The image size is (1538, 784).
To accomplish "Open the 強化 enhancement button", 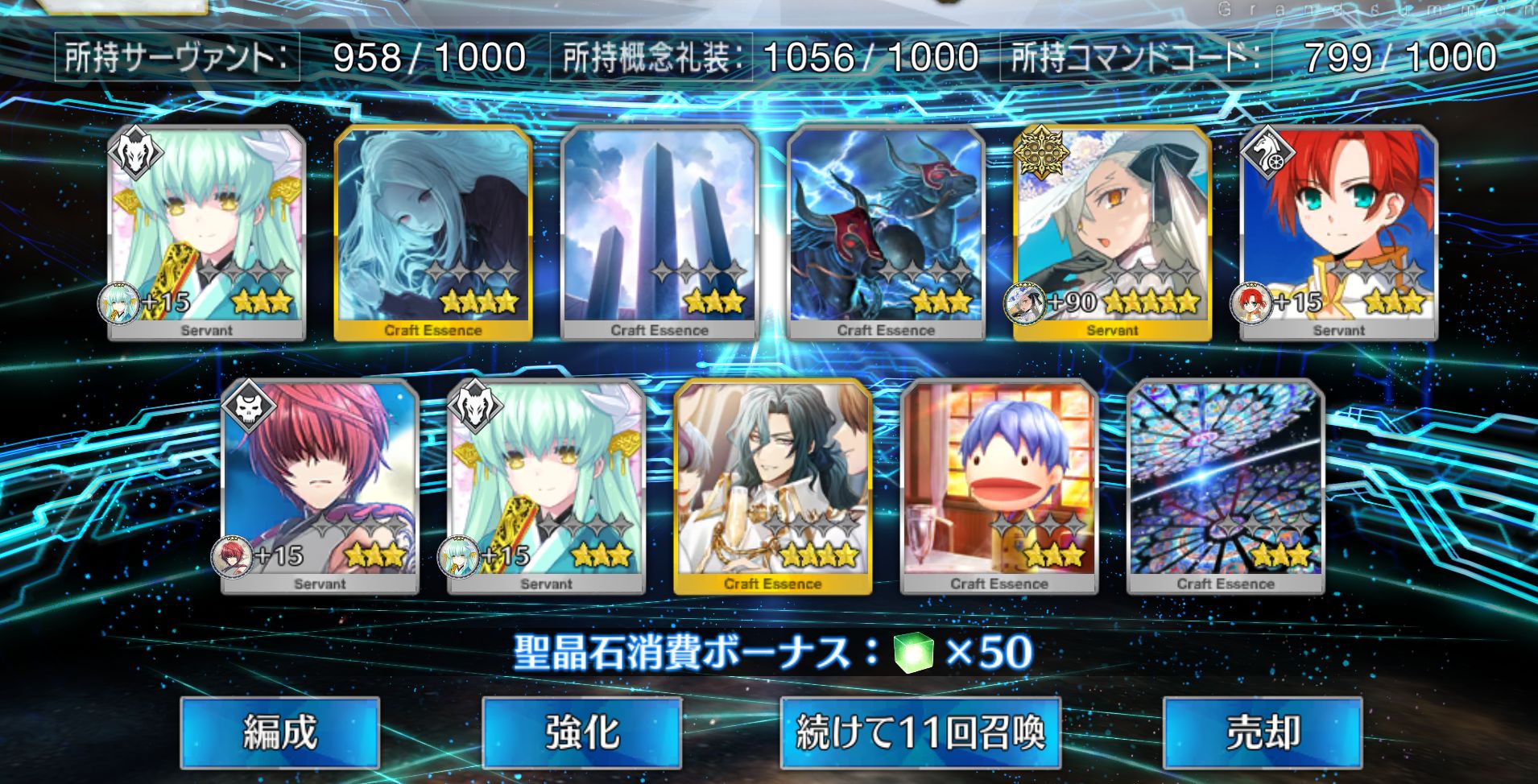I will tap(581, 732).
